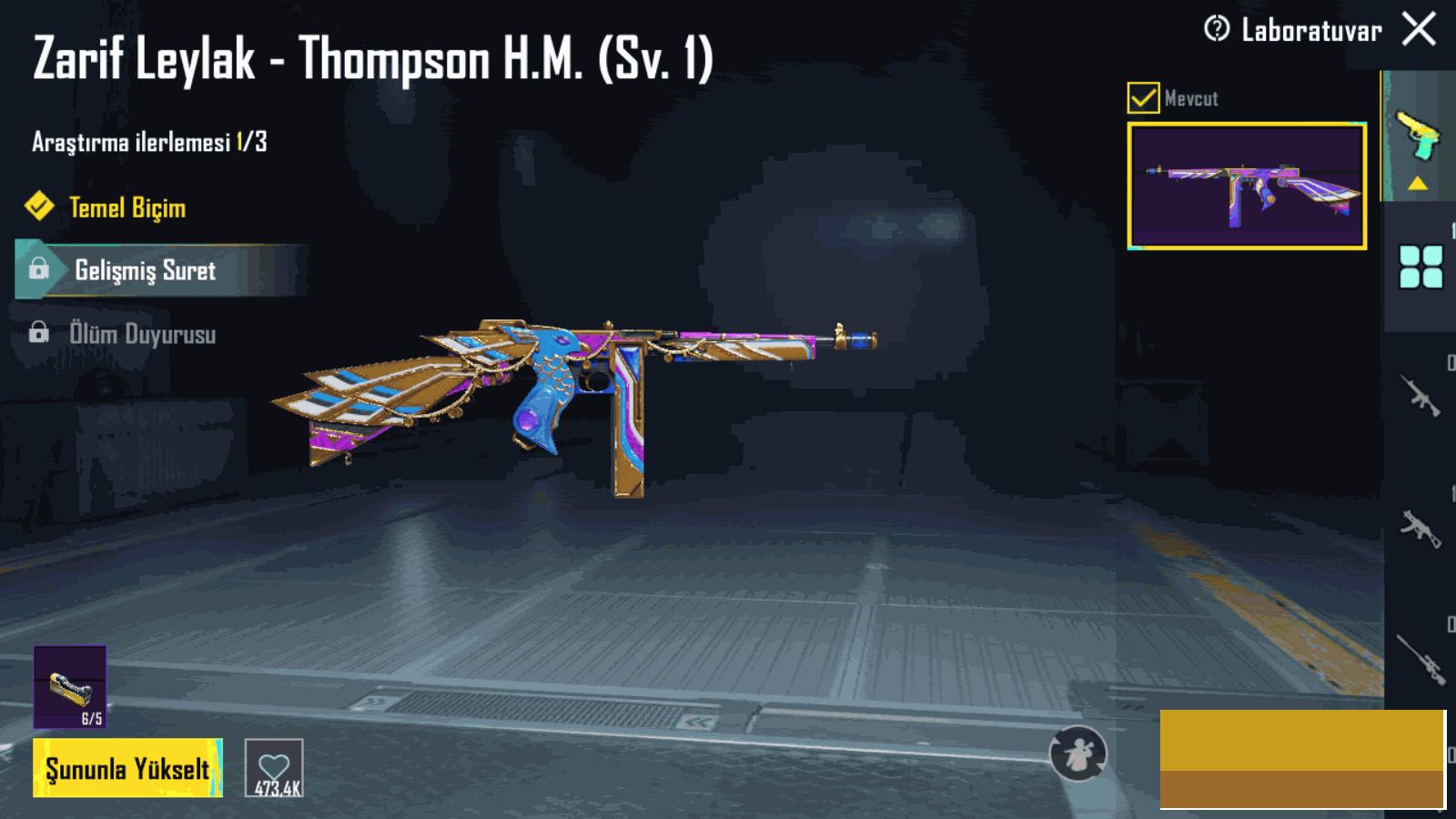The height and width of the screenshot is (819, 1456).
Task: Switch to the assault rifle category
Action: (x=1421, y=396)
